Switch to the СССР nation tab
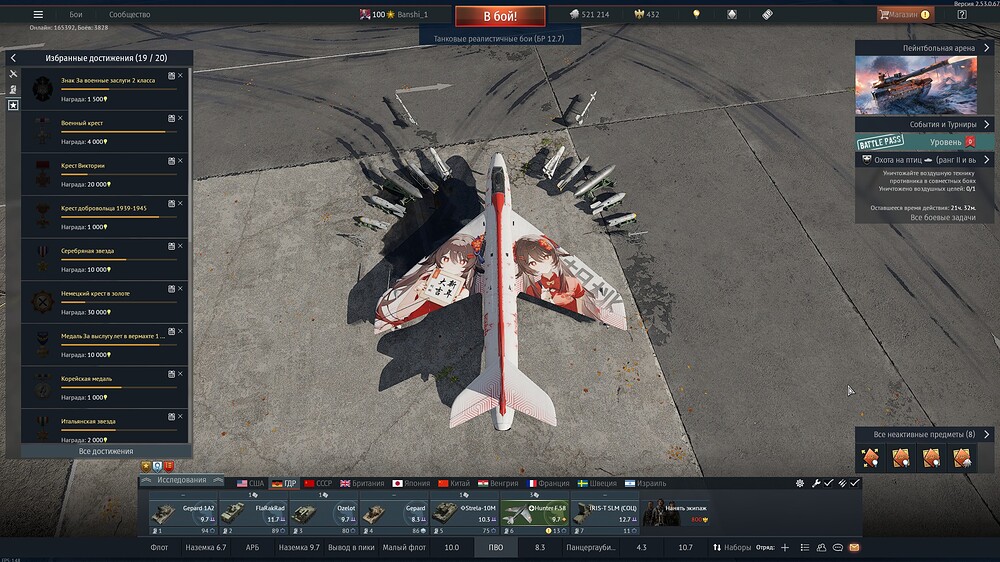The width and height of the screenshot is (1000, 562). click(x=317, y=483)
